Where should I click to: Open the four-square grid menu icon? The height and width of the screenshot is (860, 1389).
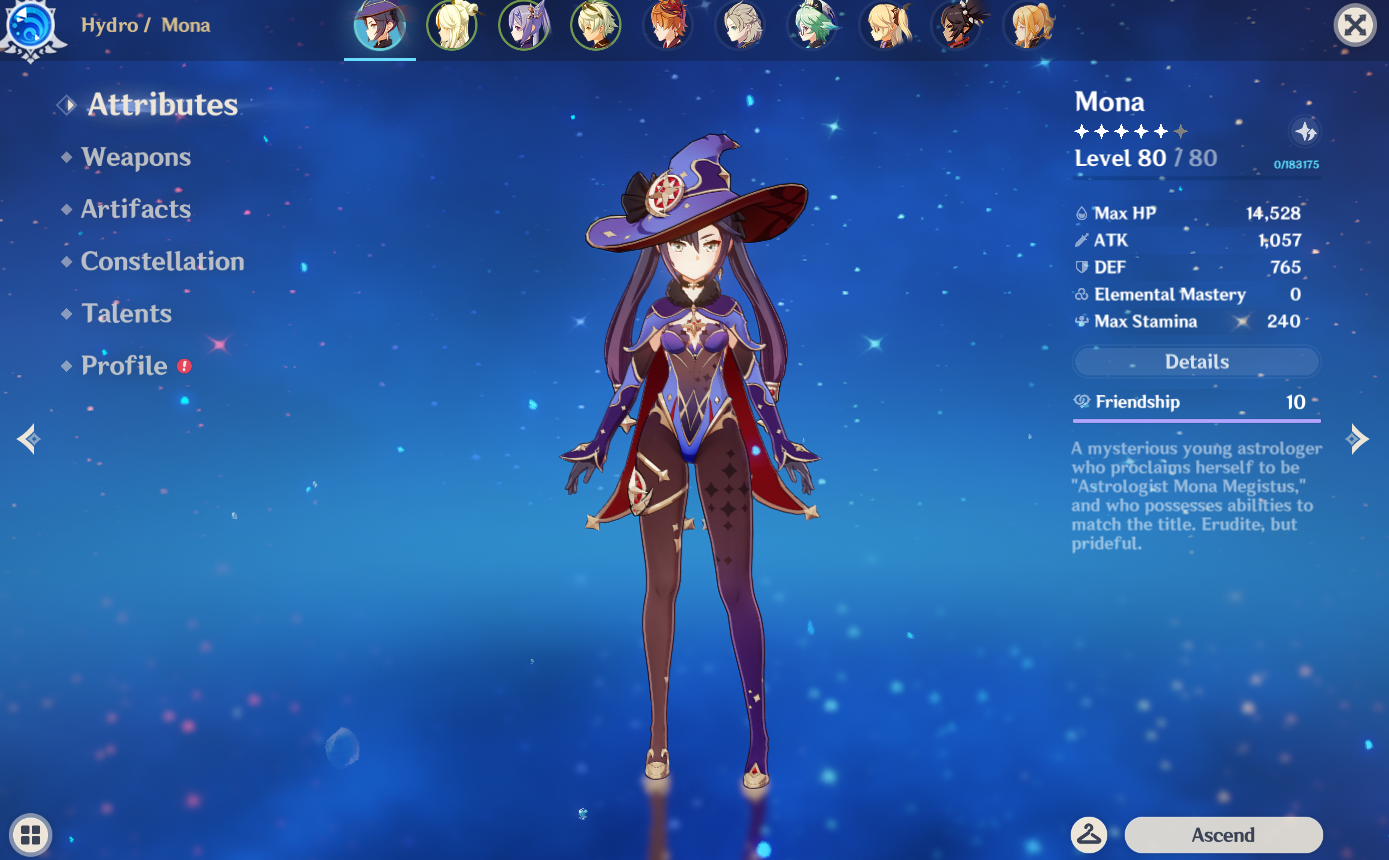[31, 835]
